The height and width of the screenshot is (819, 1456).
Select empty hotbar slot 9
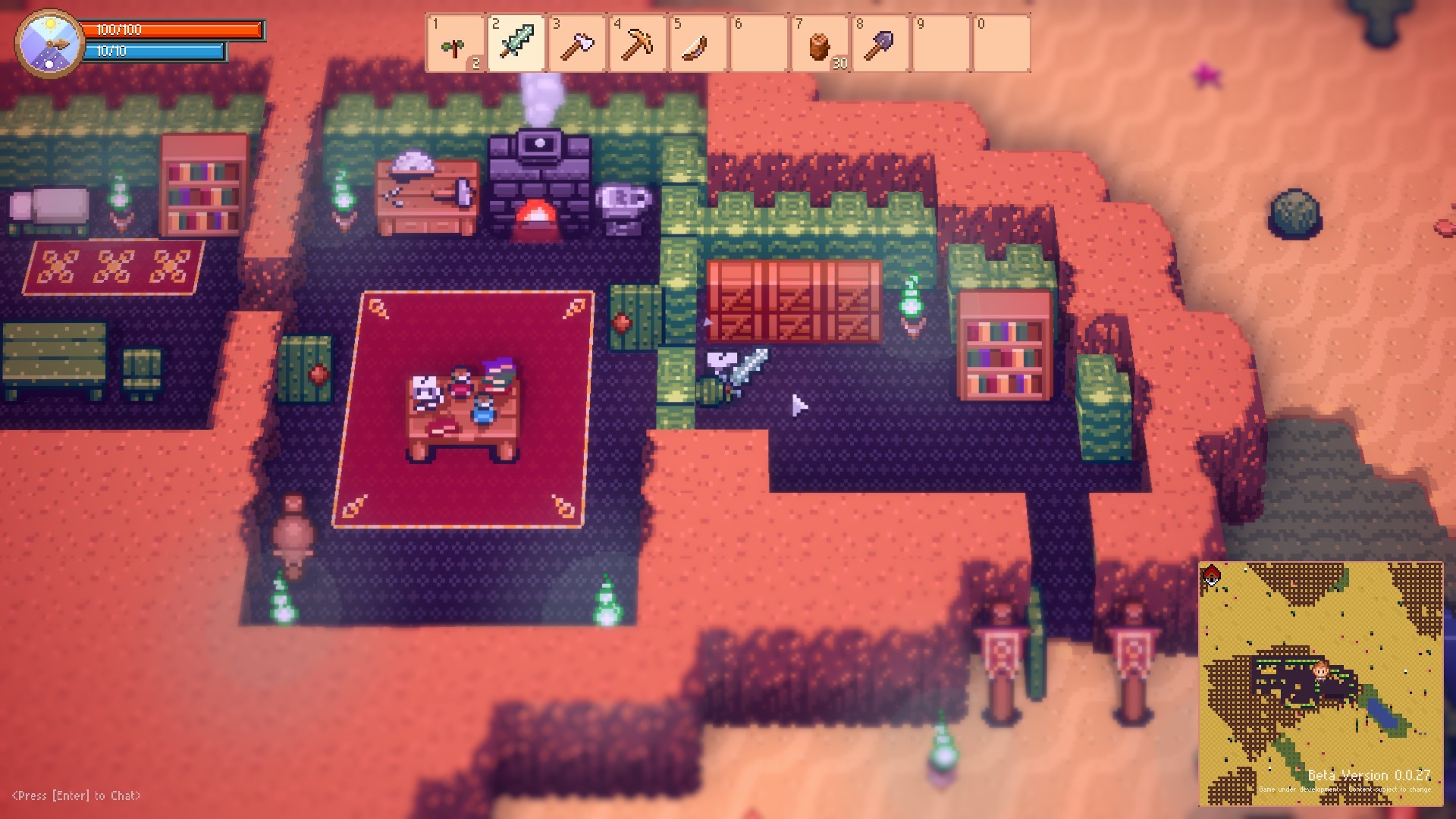(x=940, y=44)
